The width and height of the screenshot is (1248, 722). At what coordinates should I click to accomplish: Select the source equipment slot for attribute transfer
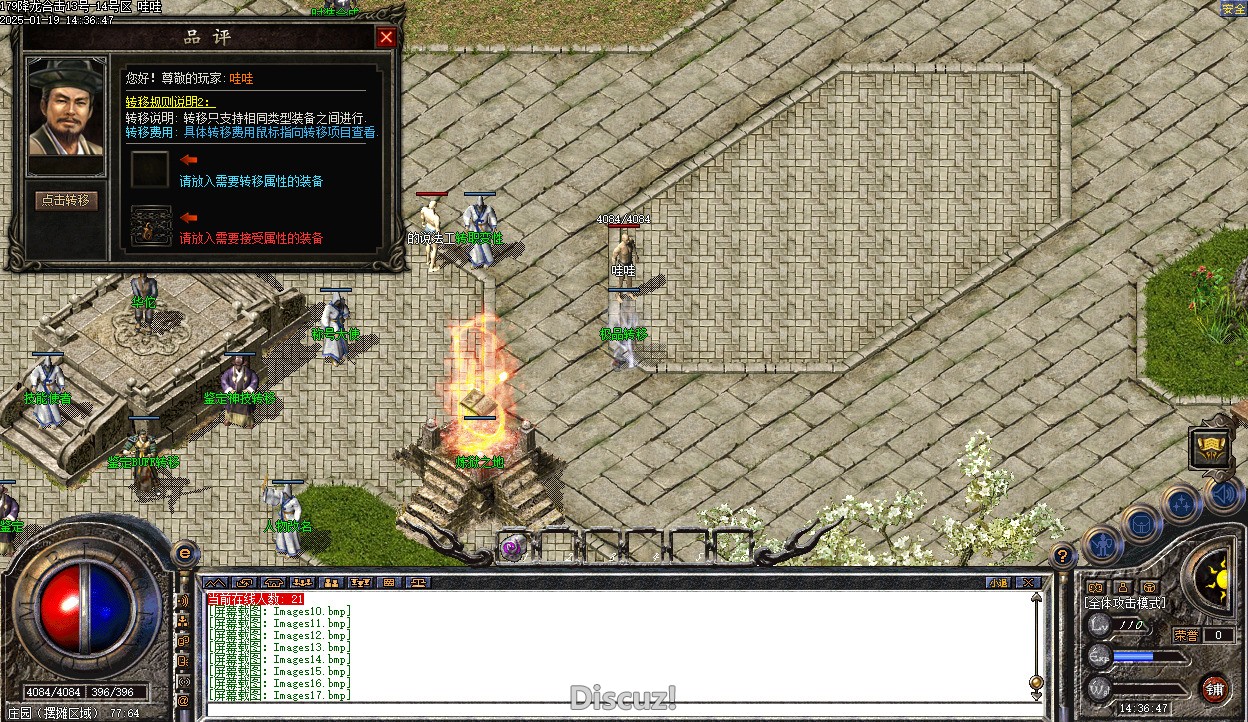(150, 170)
